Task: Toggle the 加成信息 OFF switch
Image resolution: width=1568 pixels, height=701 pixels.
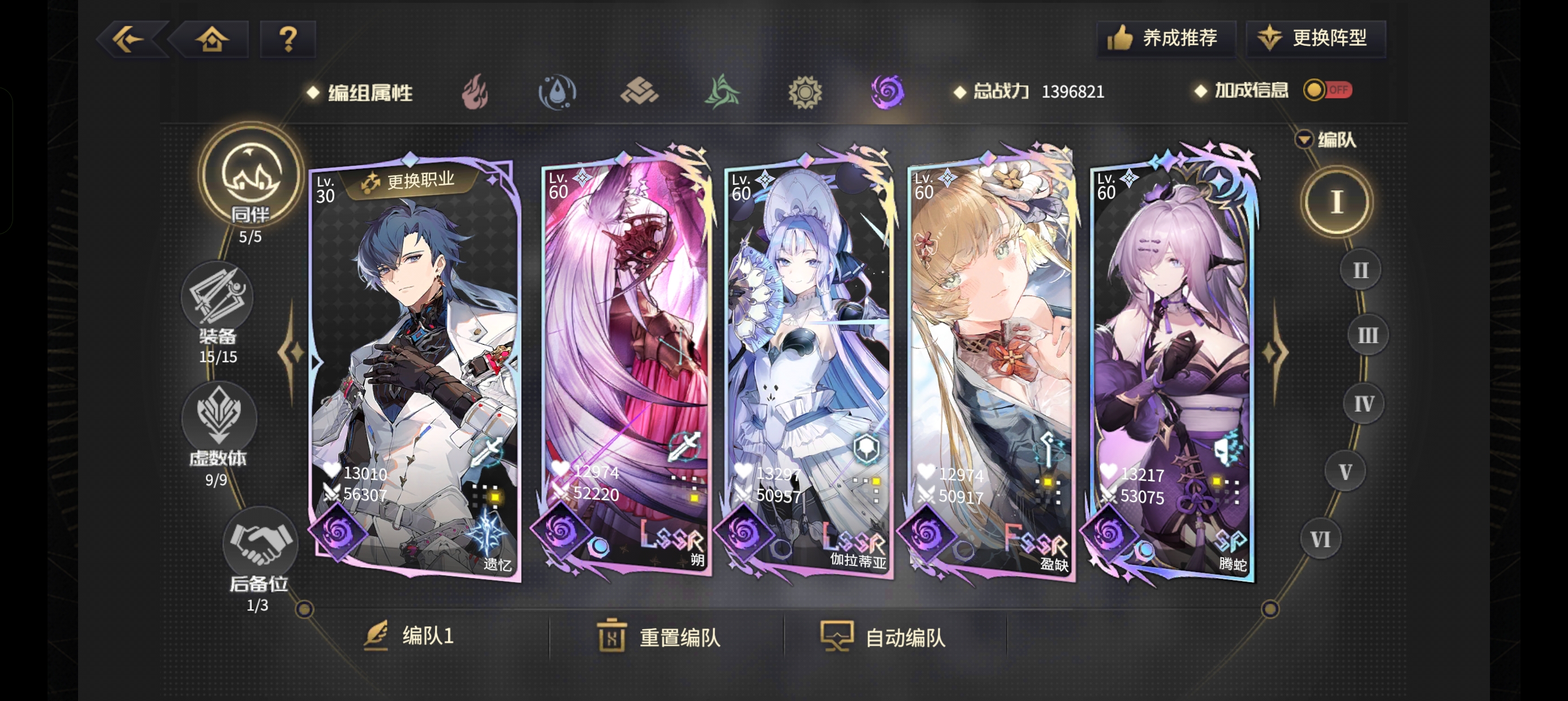Action: pyautogui.click(x=1329, y=89)
